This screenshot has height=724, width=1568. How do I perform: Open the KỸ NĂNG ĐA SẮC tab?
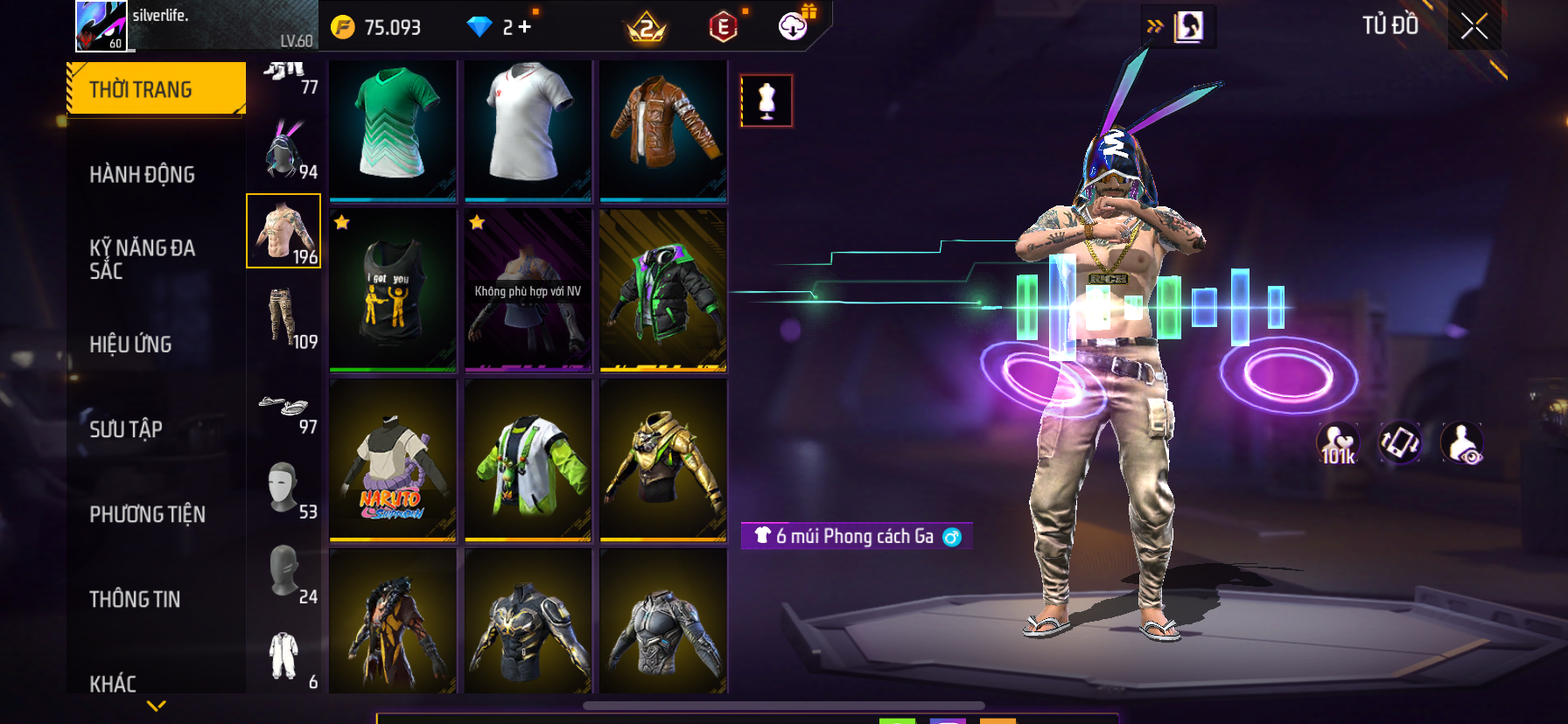[x=142, y=259]
